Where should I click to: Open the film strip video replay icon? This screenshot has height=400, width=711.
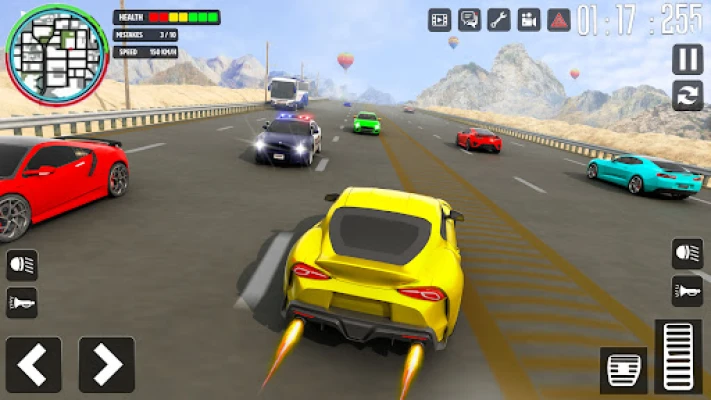click(440, 19)
